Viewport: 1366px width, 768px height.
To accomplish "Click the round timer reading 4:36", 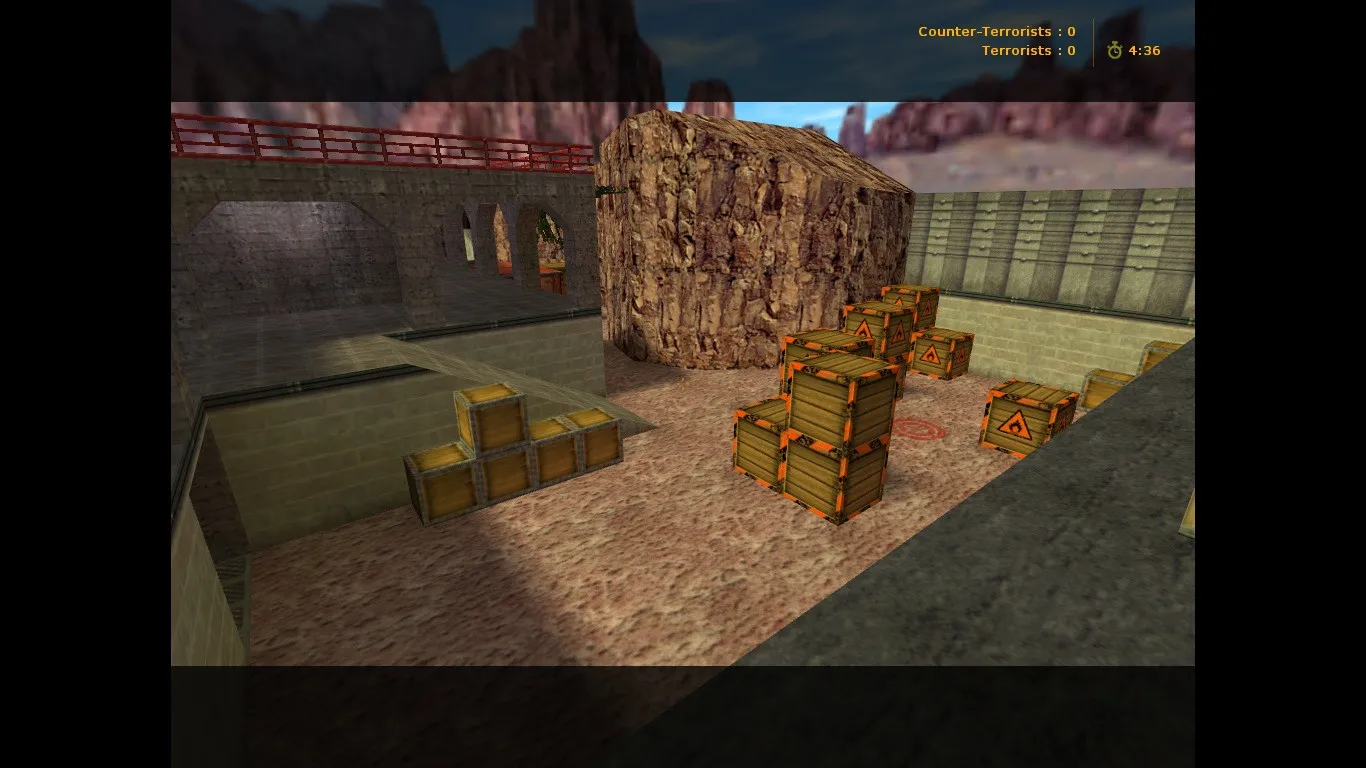I will (x=1146, y=50).
